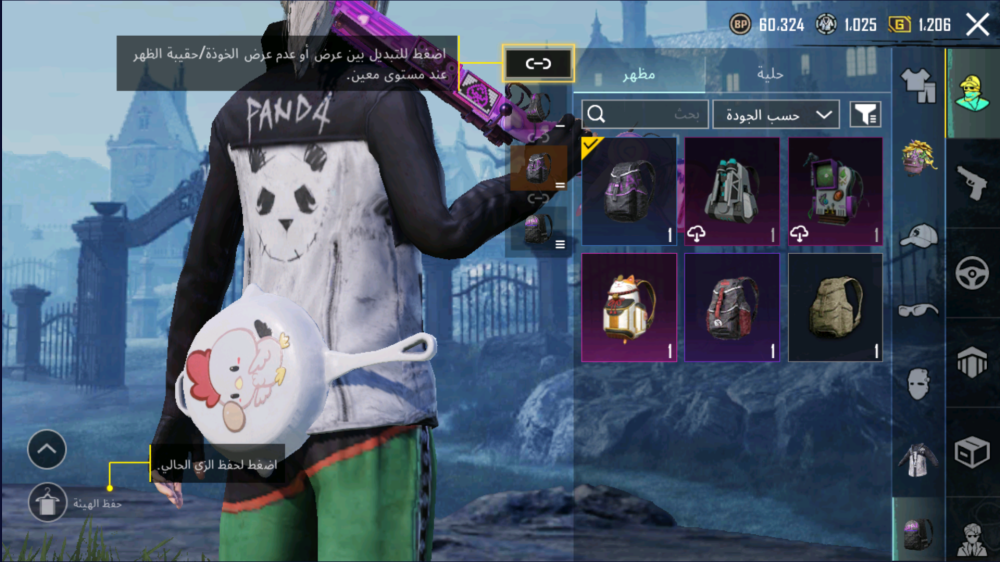1000x562 pixels.
Task: Choose the black and red backpack
Action: pyautogui.click(x=732, y=307)
